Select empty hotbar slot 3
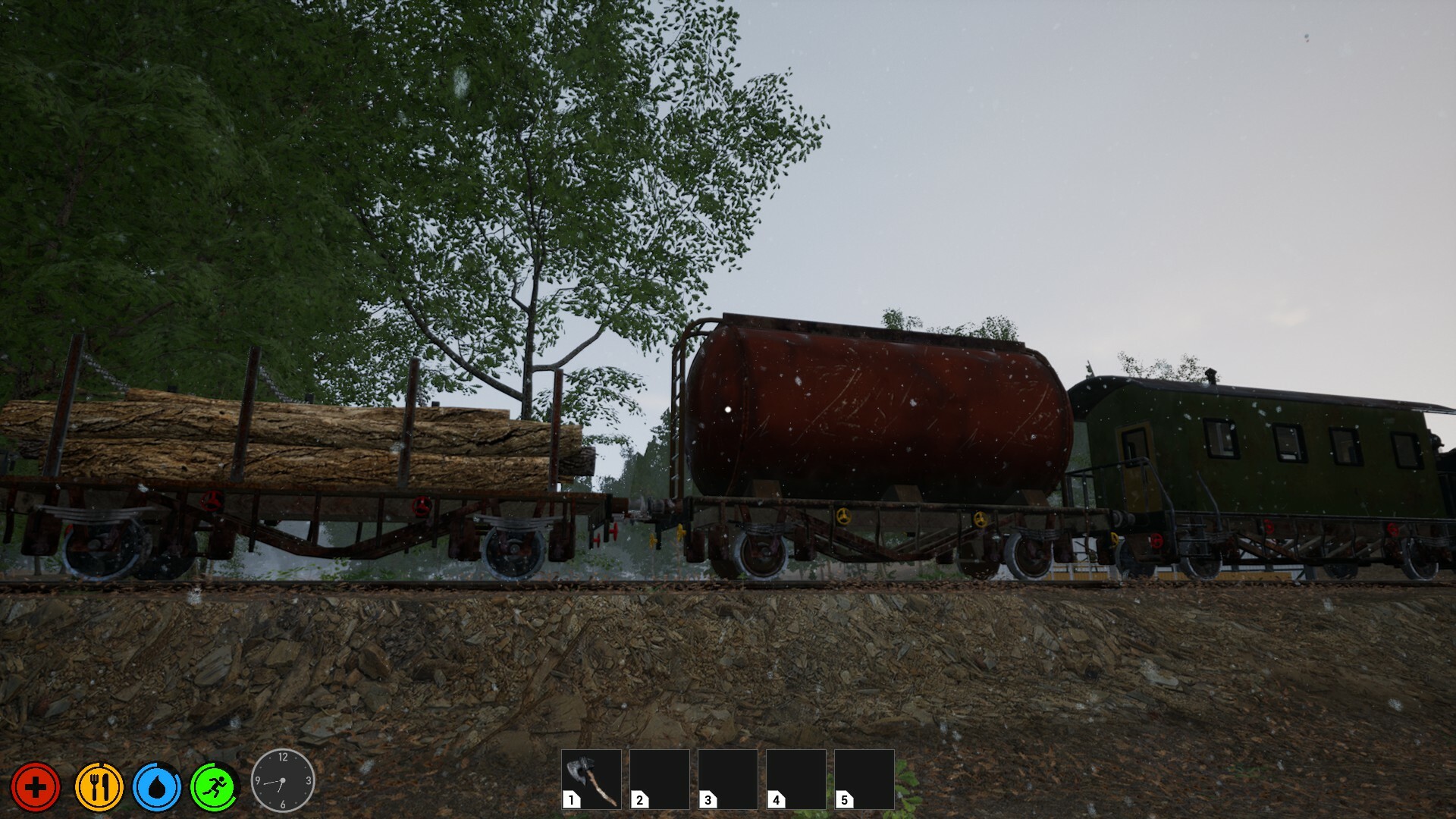The image size is (1456, 819). [x=730, y=777]
